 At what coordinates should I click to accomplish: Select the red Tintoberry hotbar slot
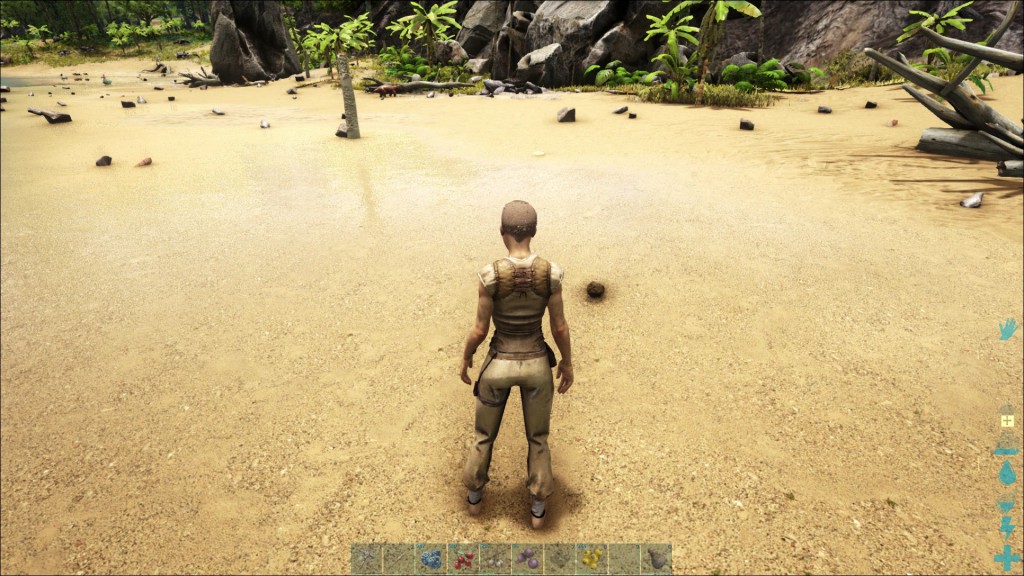(463, 559)
